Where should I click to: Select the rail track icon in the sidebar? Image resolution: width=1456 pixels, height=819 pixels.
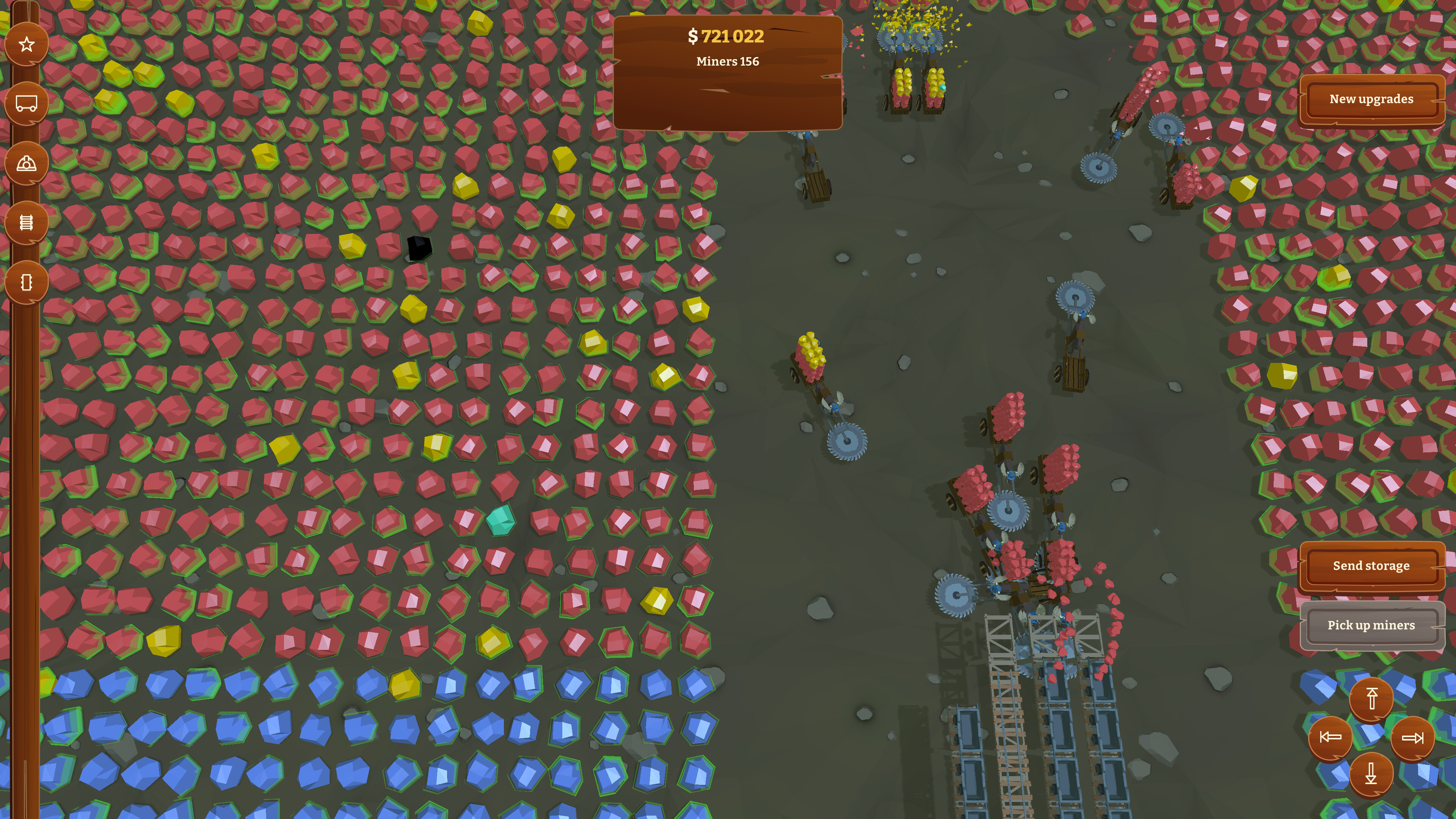point(26,223)
